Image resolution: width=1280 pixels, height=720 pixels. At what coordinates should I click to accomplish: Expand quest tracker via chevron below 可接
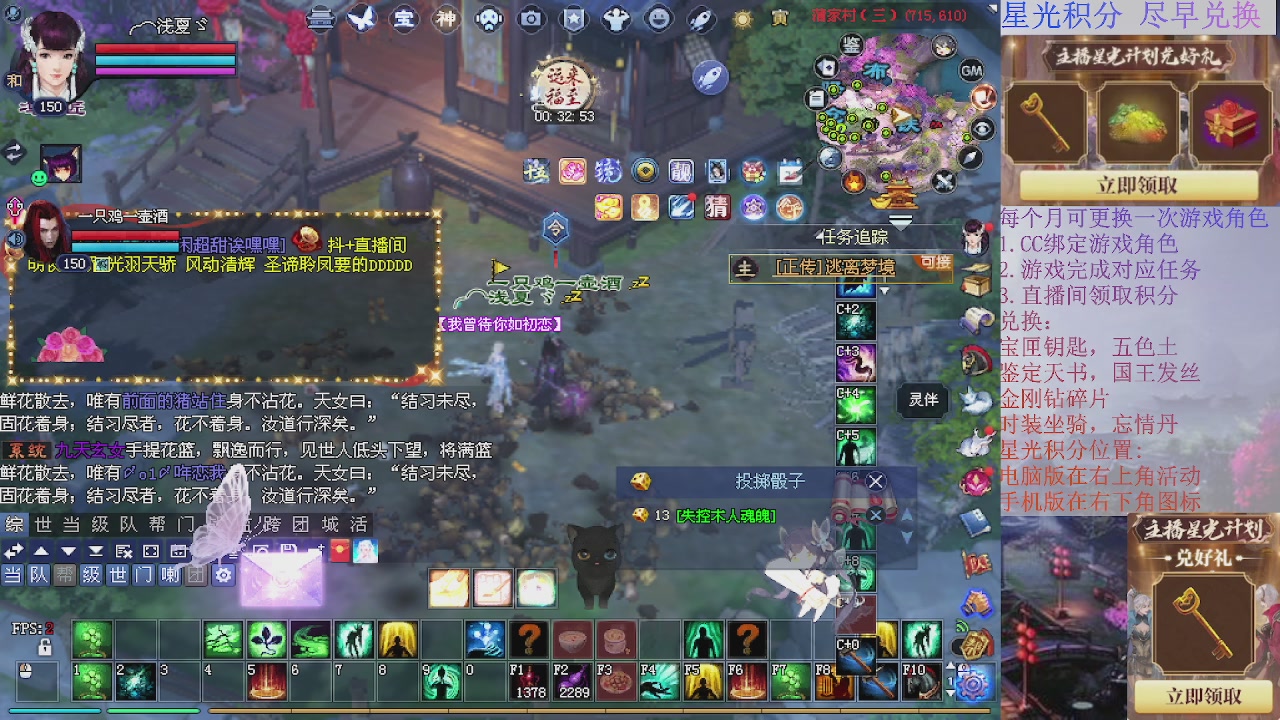(884, 291)
